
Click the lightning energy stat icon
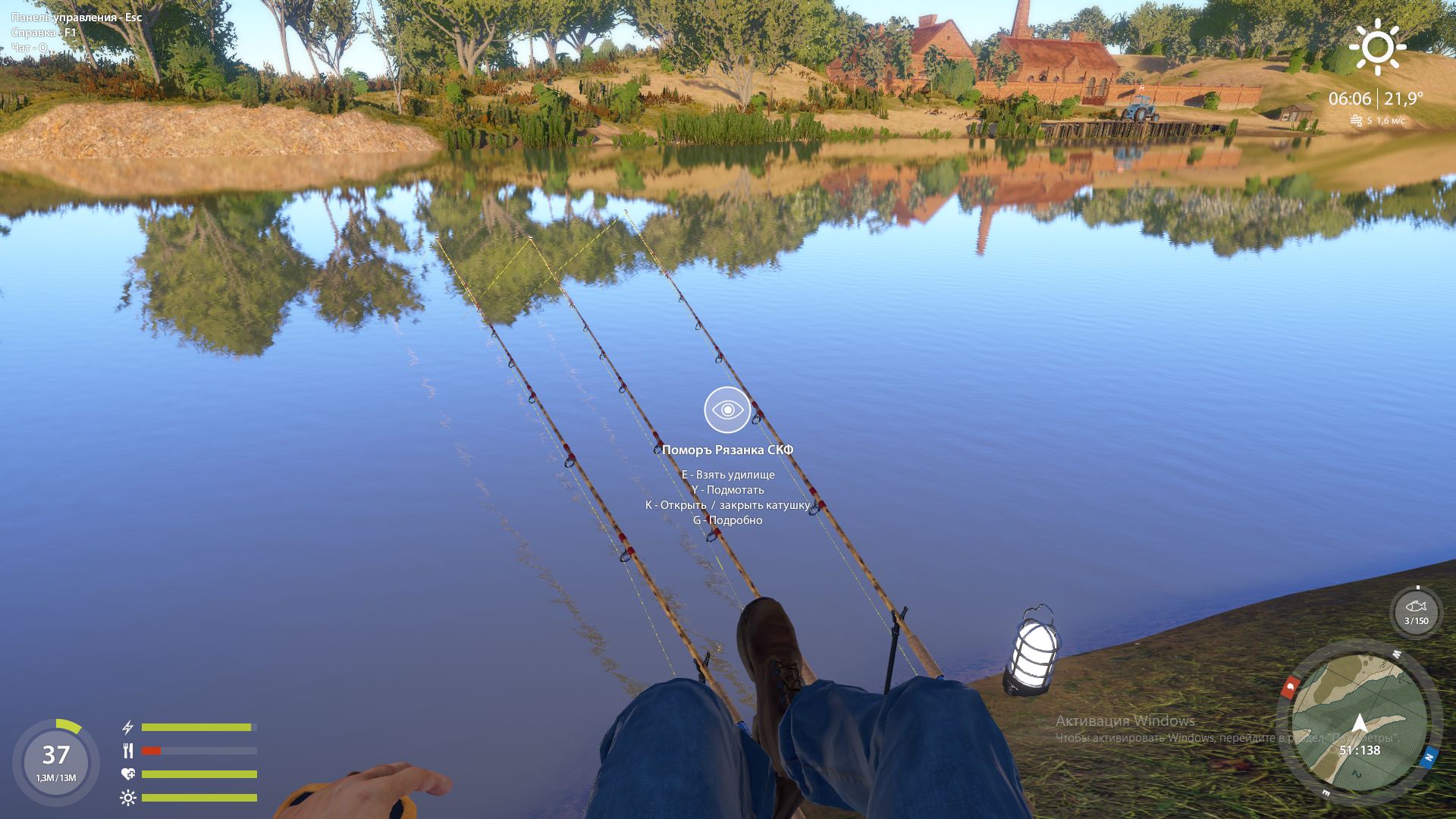tap(127, 726)
